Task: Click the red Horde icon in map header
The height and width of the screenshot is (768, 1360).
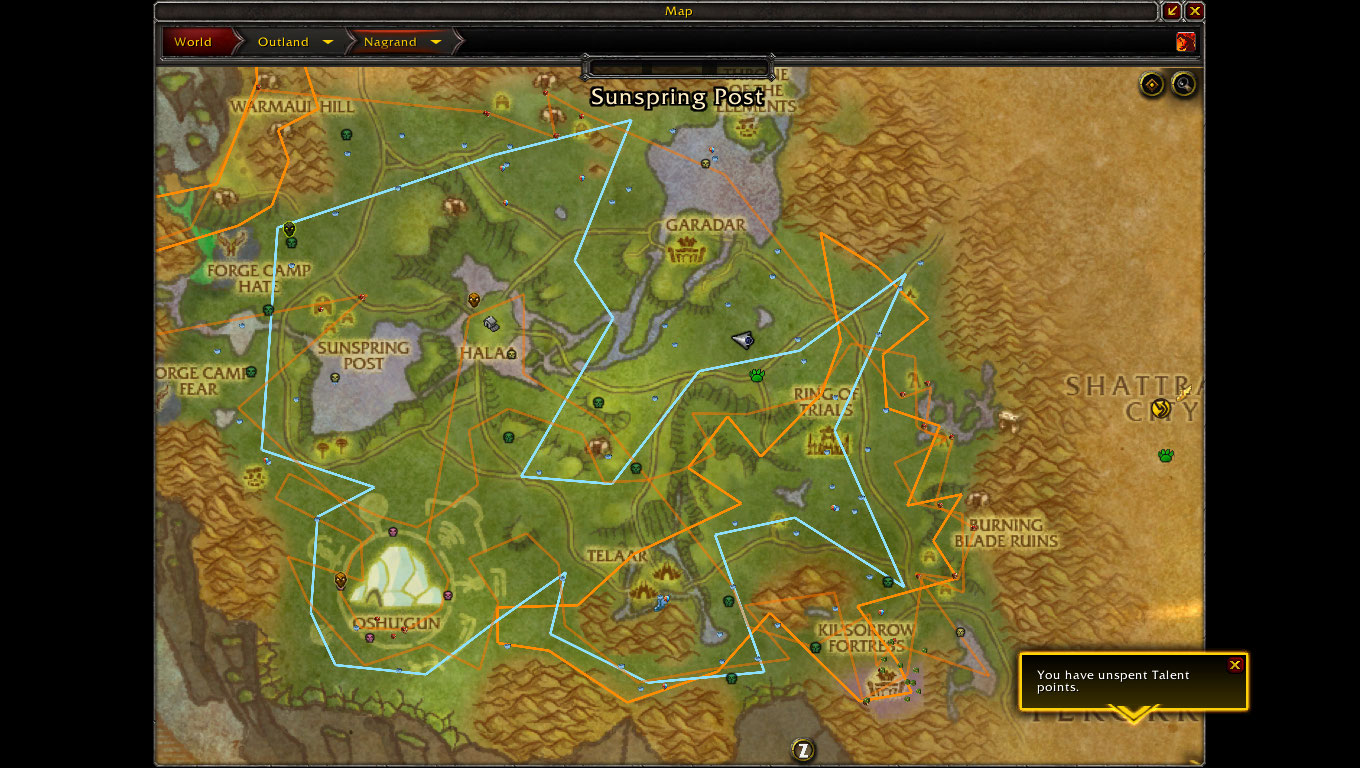Action: coord(1186,42)
